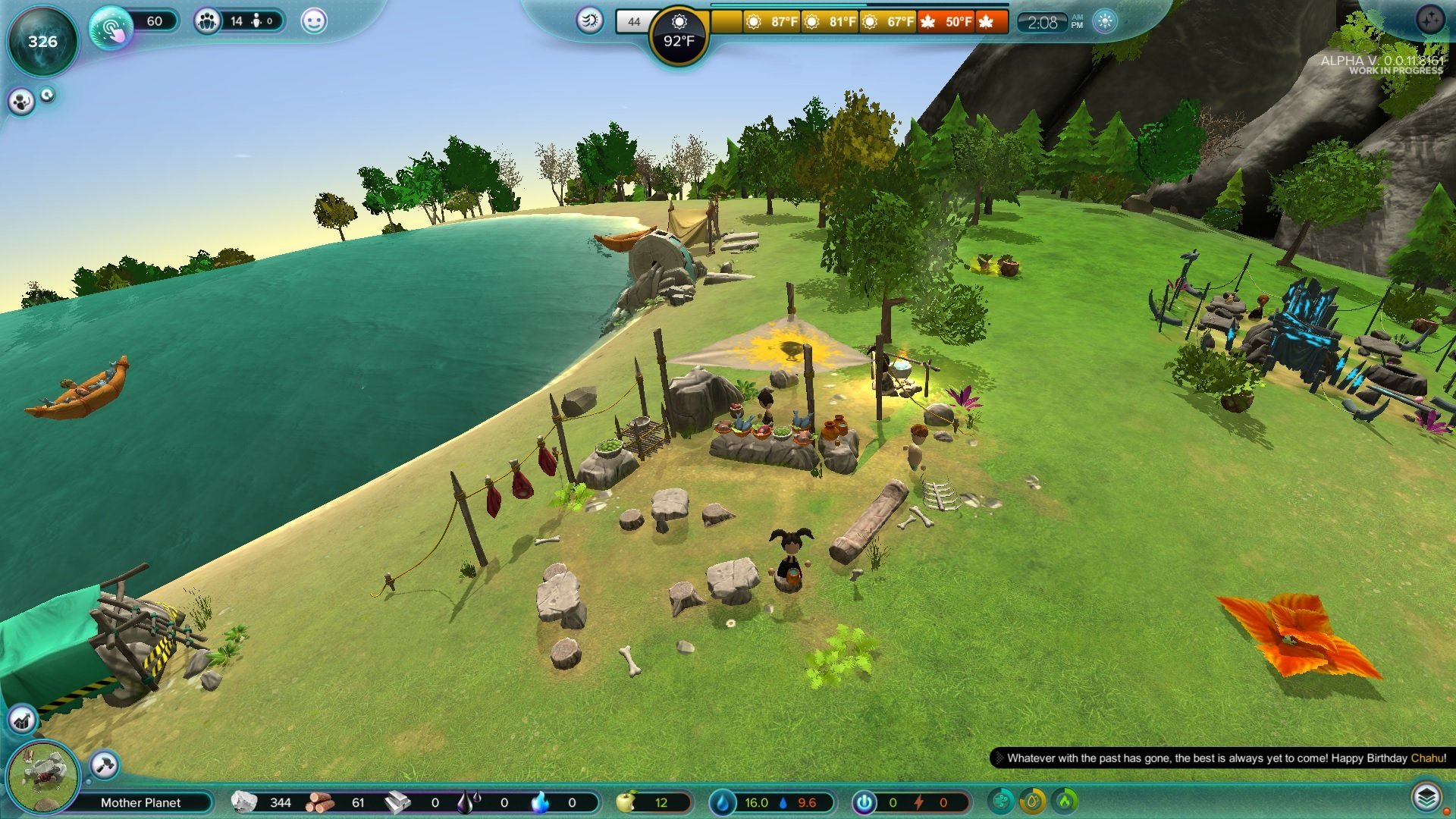Toggle the sun icon beside the clock
Screen dimensions: 1456x819
click(1105, 21)
